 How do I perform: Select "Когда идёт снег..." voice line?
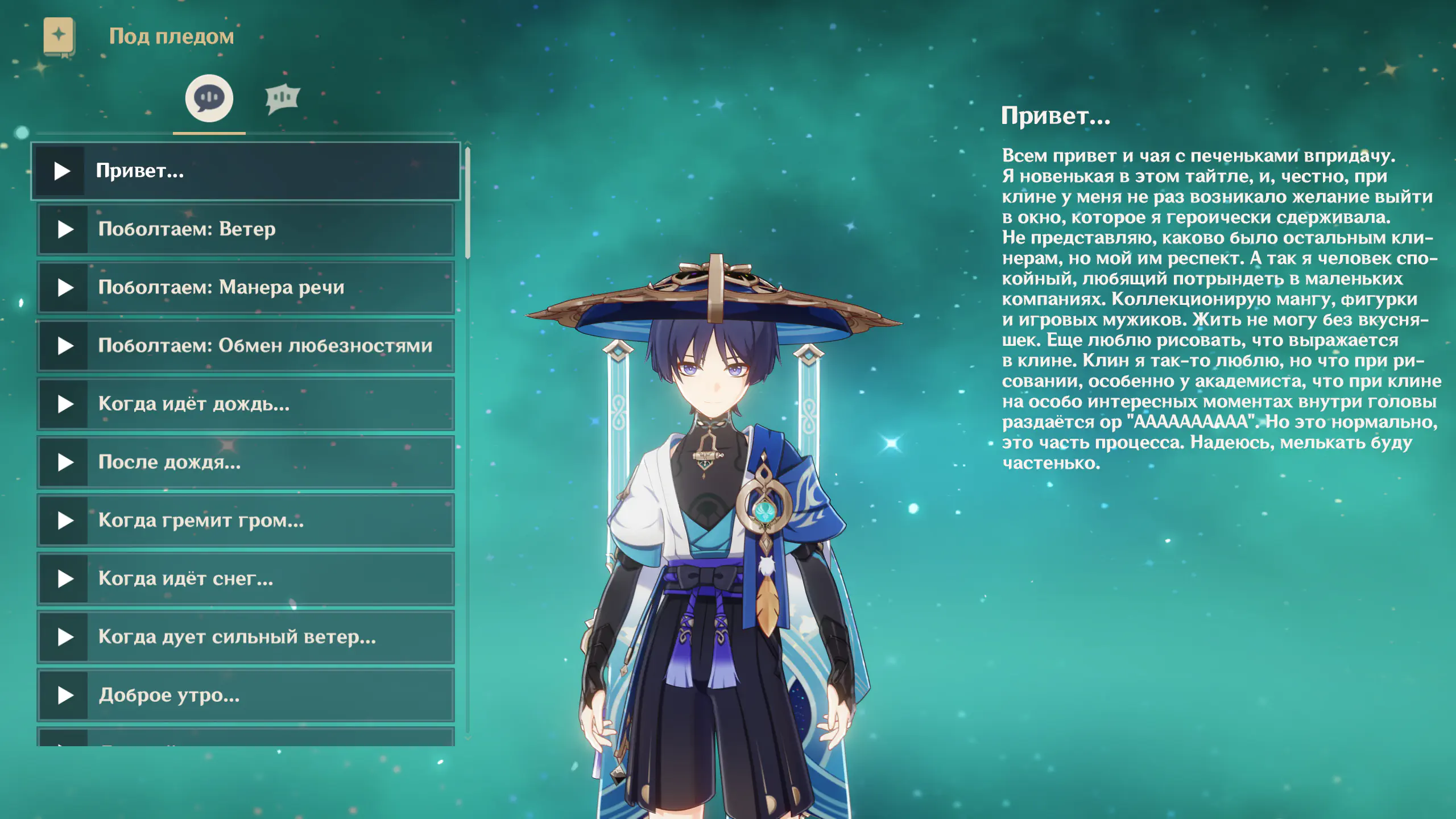[246, 579]
